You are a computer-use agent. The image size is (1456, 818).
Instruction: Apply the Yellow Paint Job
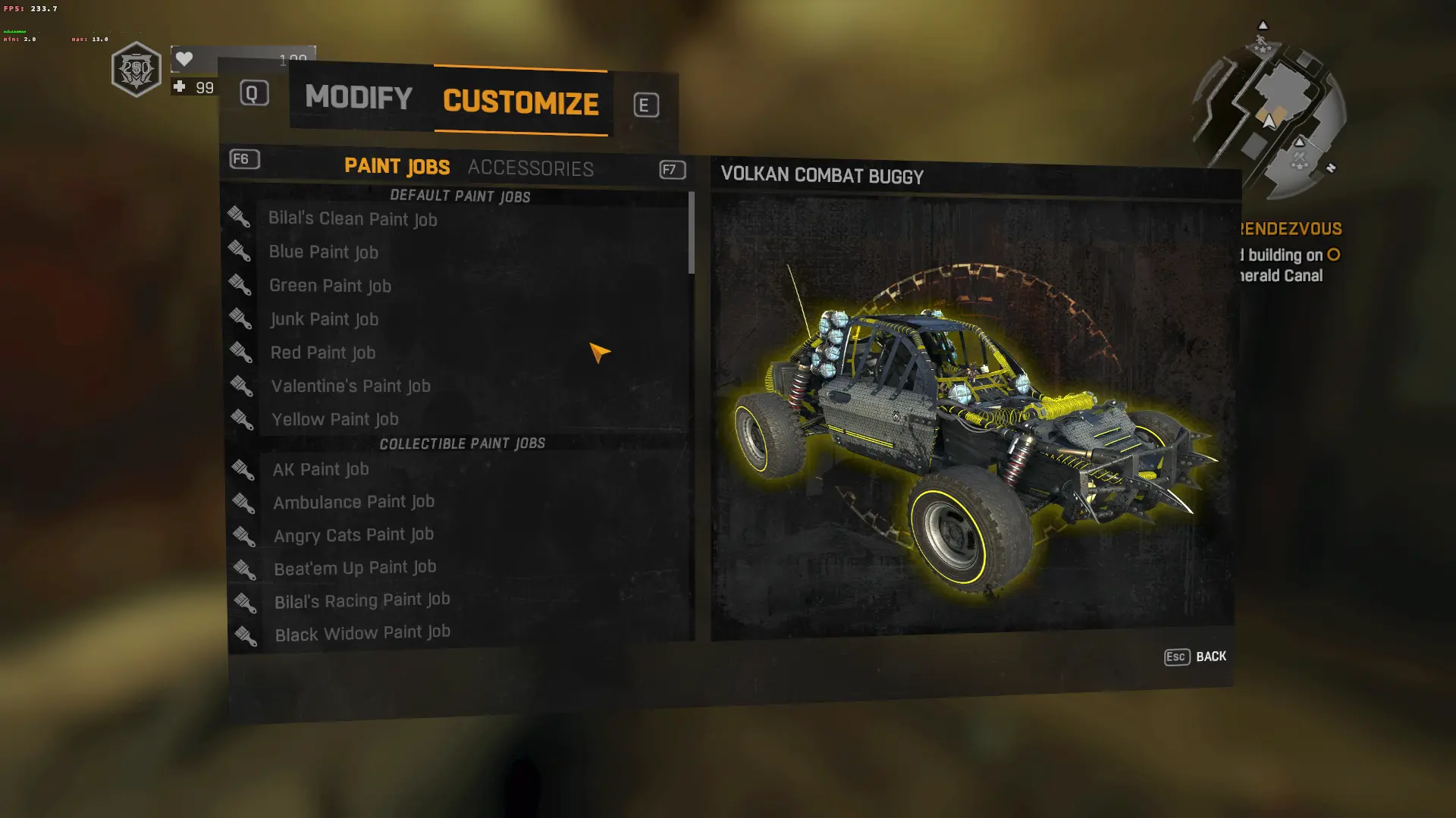(x=335, y=419)
